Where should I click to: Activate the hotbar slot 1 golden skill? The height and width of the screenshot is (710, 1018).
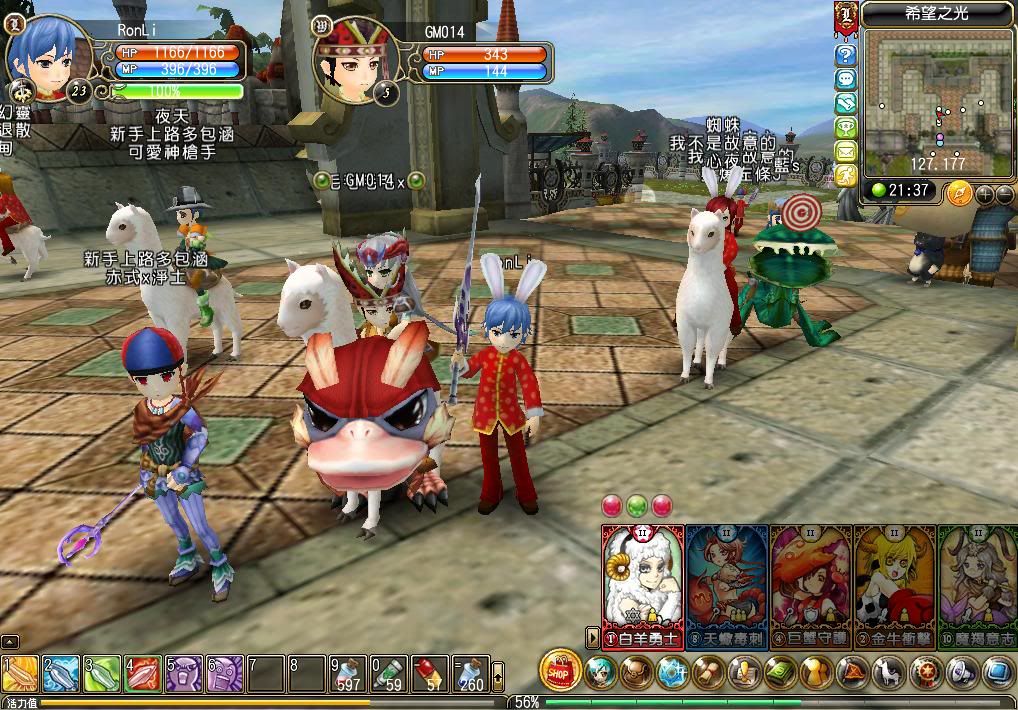[20, 673]
